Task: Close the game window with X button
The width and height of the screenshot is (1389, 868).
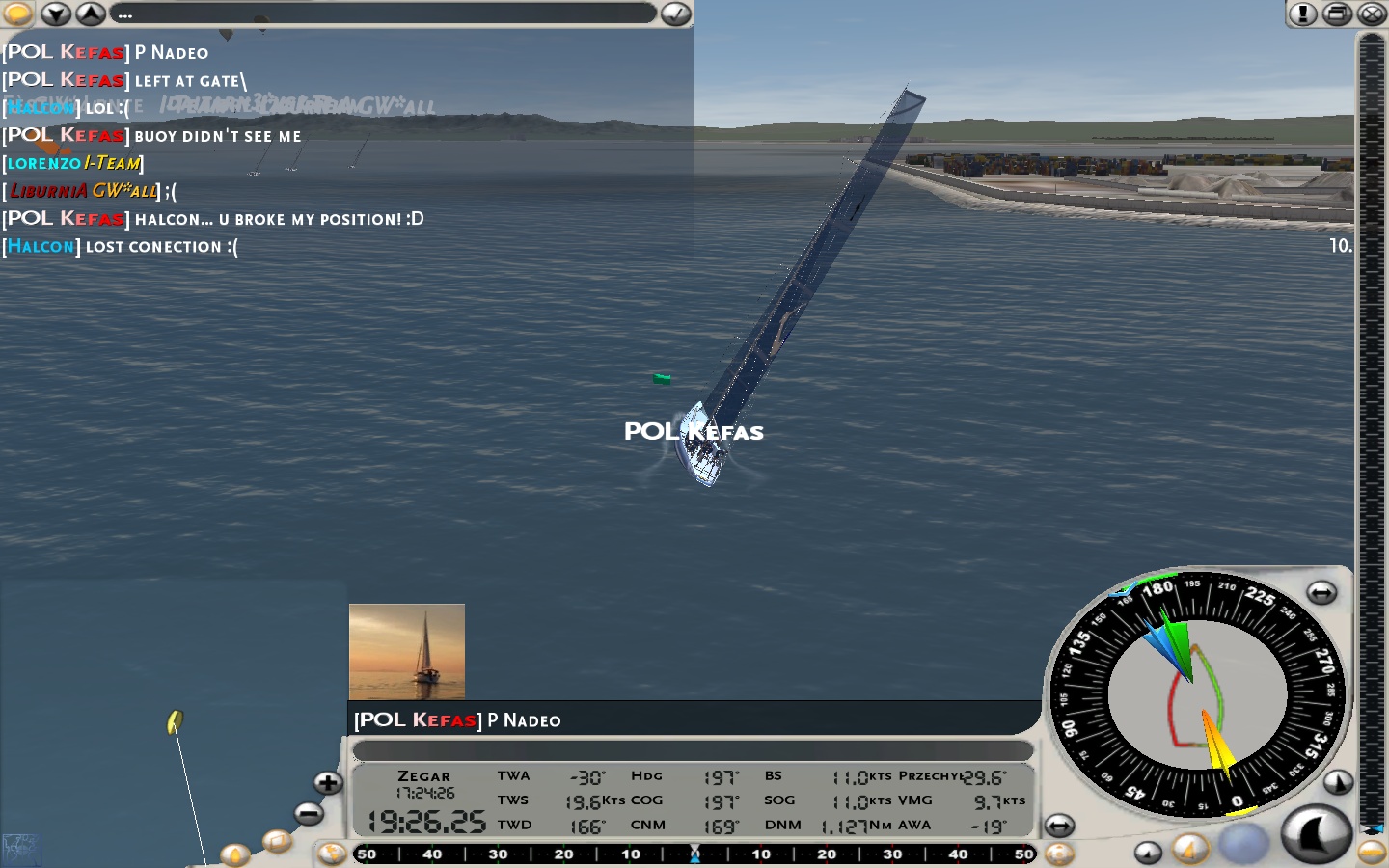Action: pyautogui.click(x=1372, y=14)
